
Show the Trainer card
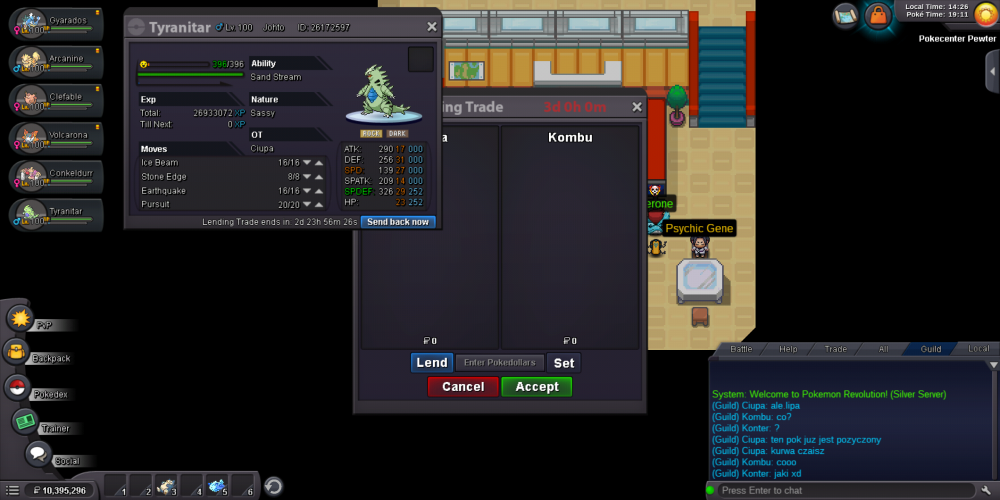(x=26, y=422)
